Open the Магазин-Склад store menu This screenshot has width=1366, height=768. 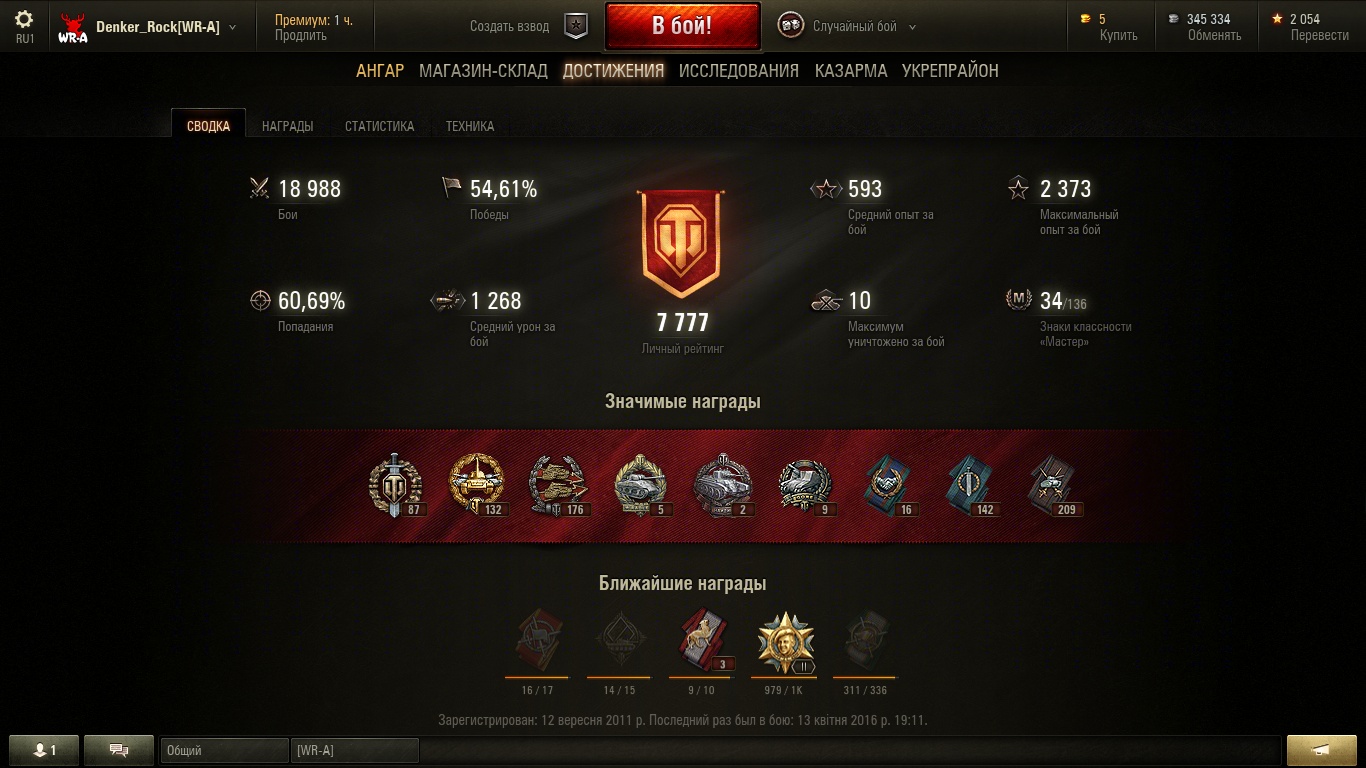(483, 70)
